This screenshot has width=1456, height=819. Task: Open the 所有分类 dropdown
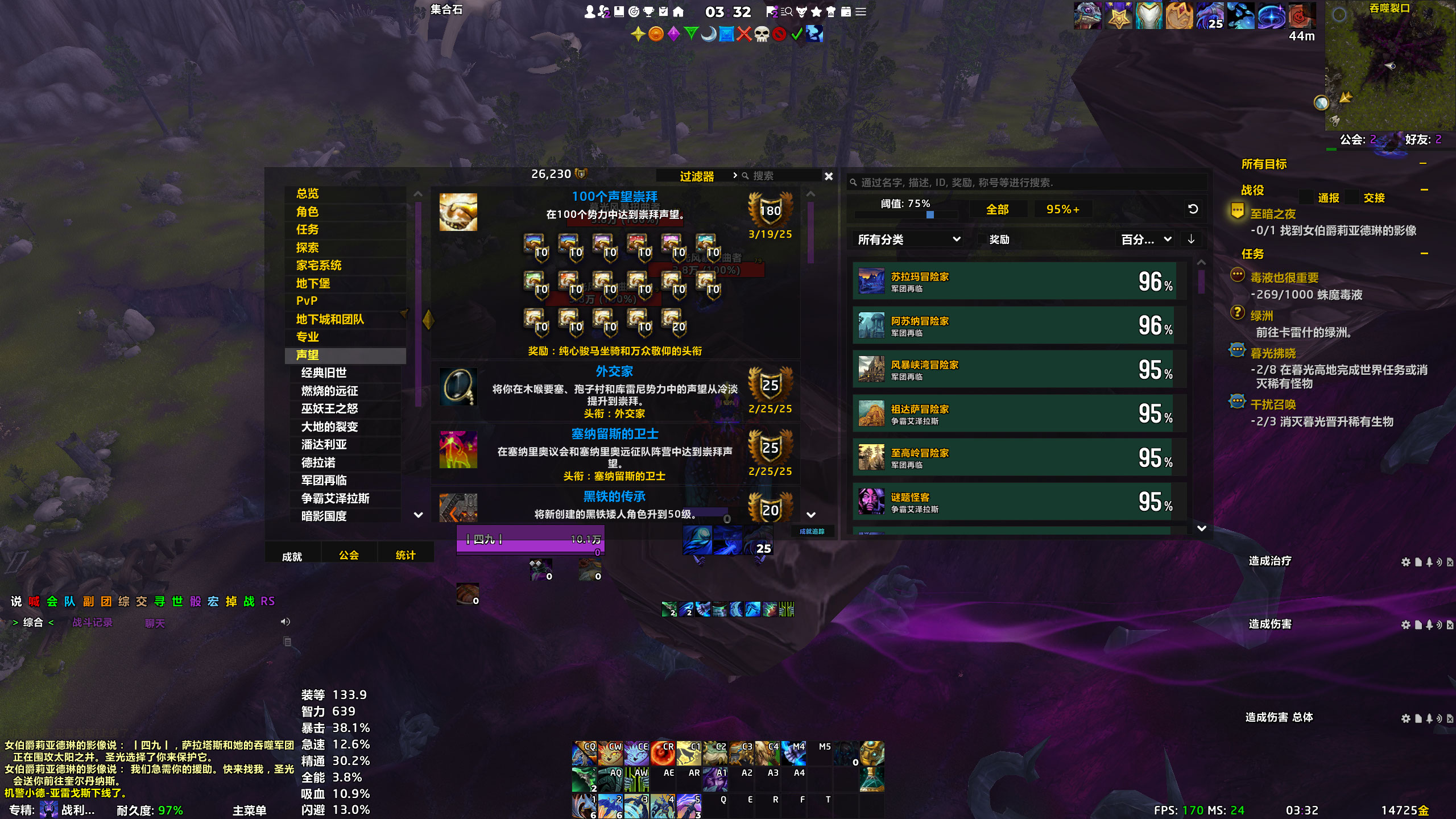pos(908,239)
